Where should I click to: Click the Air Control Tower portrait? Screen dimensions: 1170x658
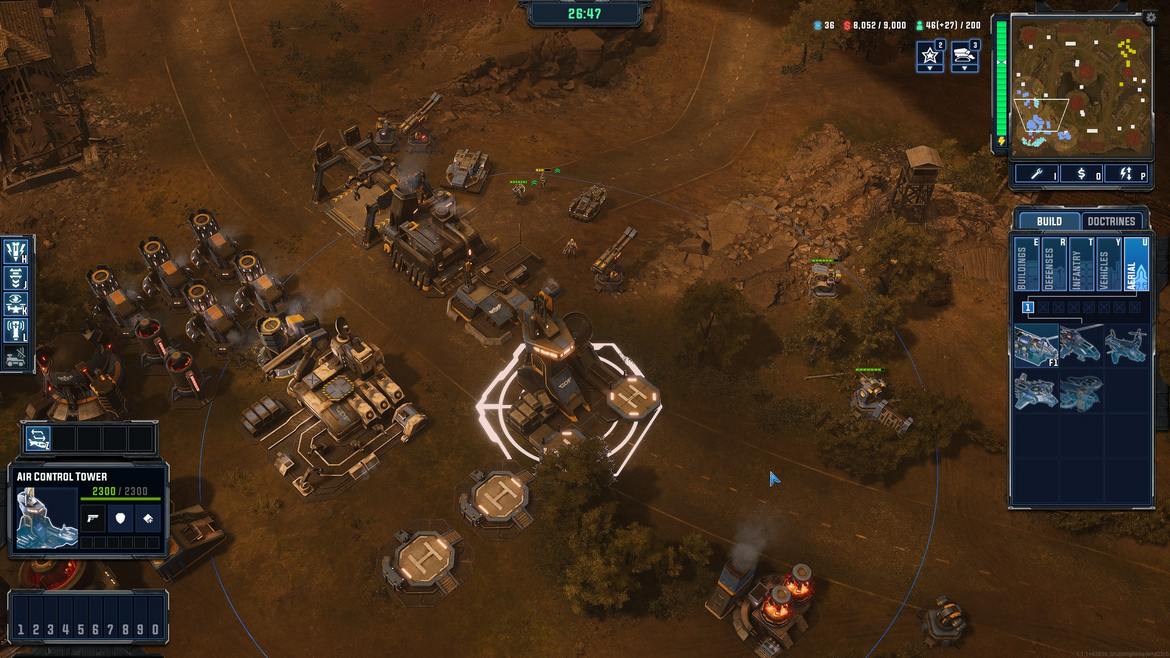47,519
